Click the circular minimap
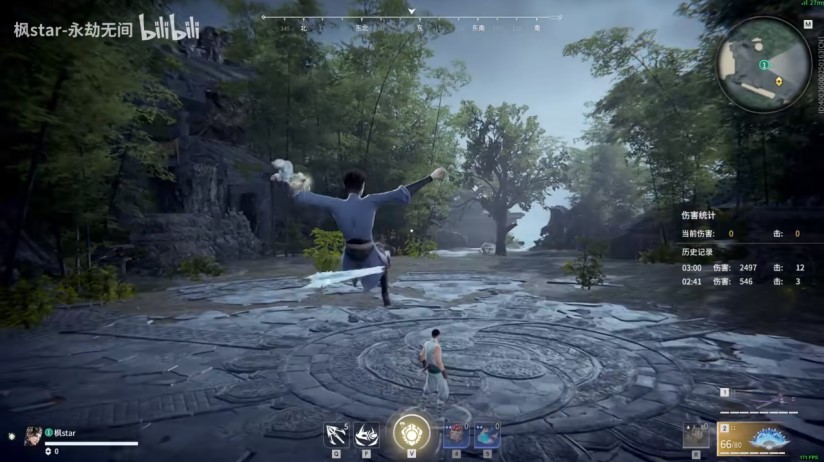This screenshot has height=462, width=824. (x=763, y=65)
